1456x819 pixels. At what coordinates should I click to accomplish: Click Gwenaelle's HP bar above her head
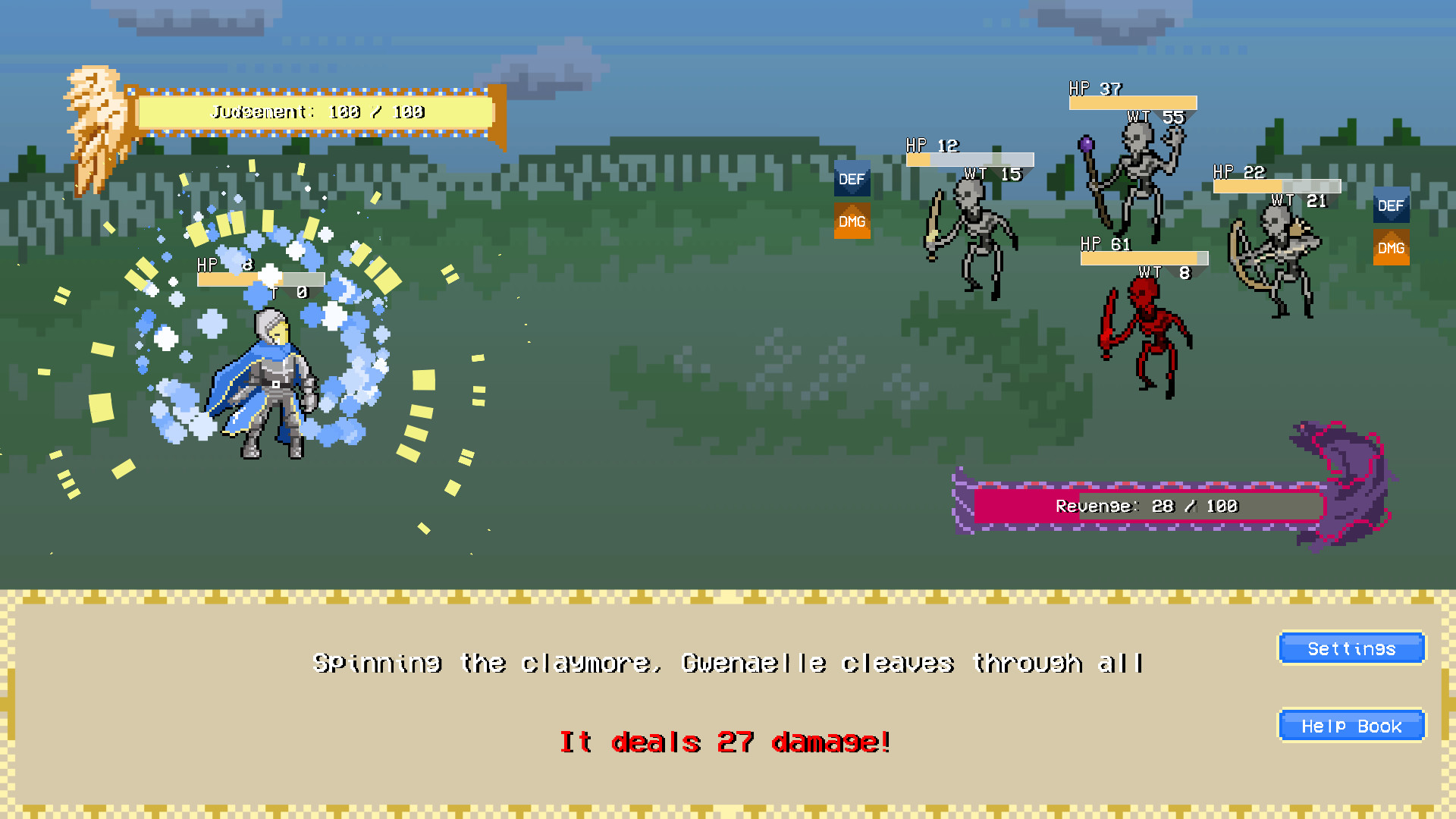(262, 278)
